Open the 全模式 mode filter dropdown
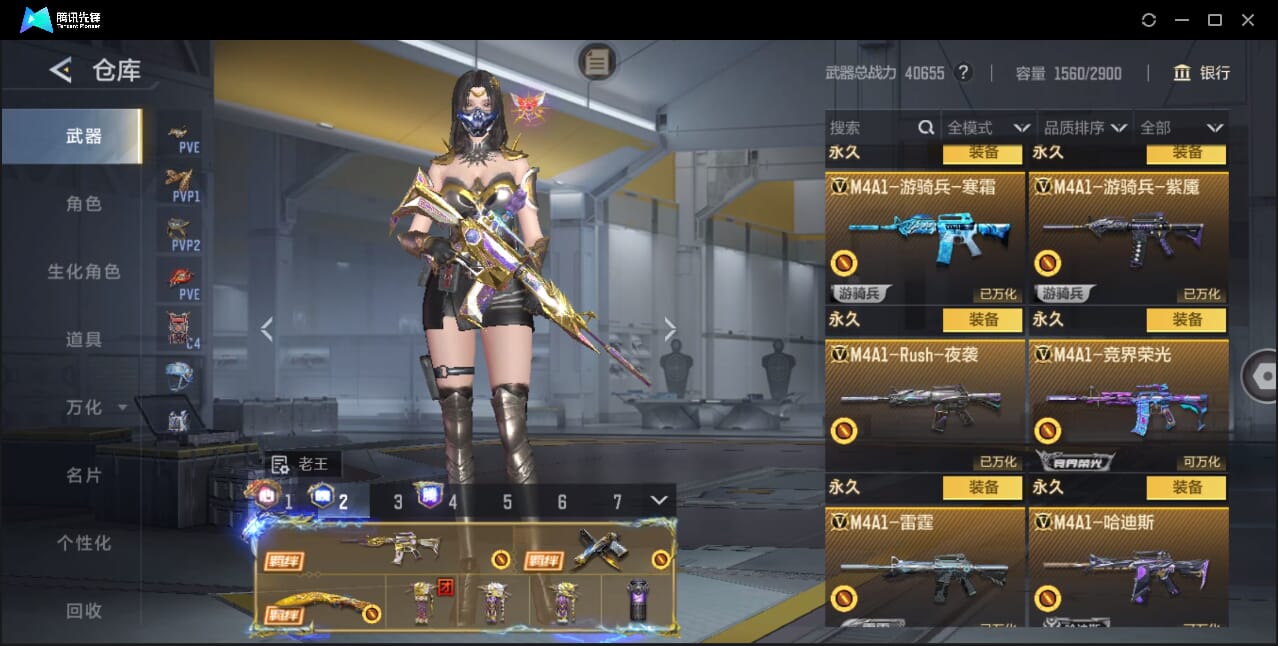Viewport: 1278px width, 646px height. (988, 128)
